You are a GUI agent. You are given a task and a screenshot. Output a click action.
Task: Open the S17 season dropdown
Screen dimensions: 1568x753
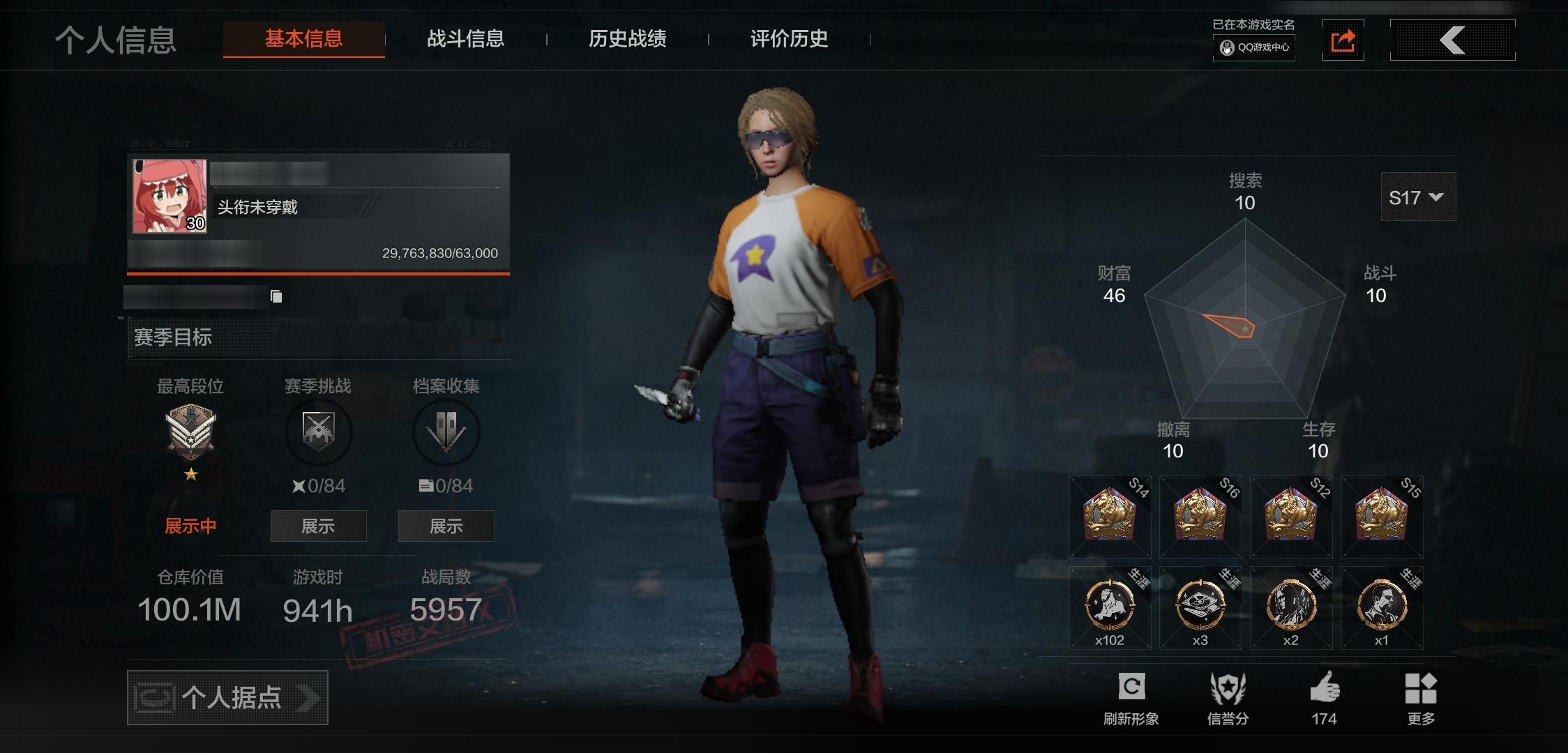coord(1417,198)
